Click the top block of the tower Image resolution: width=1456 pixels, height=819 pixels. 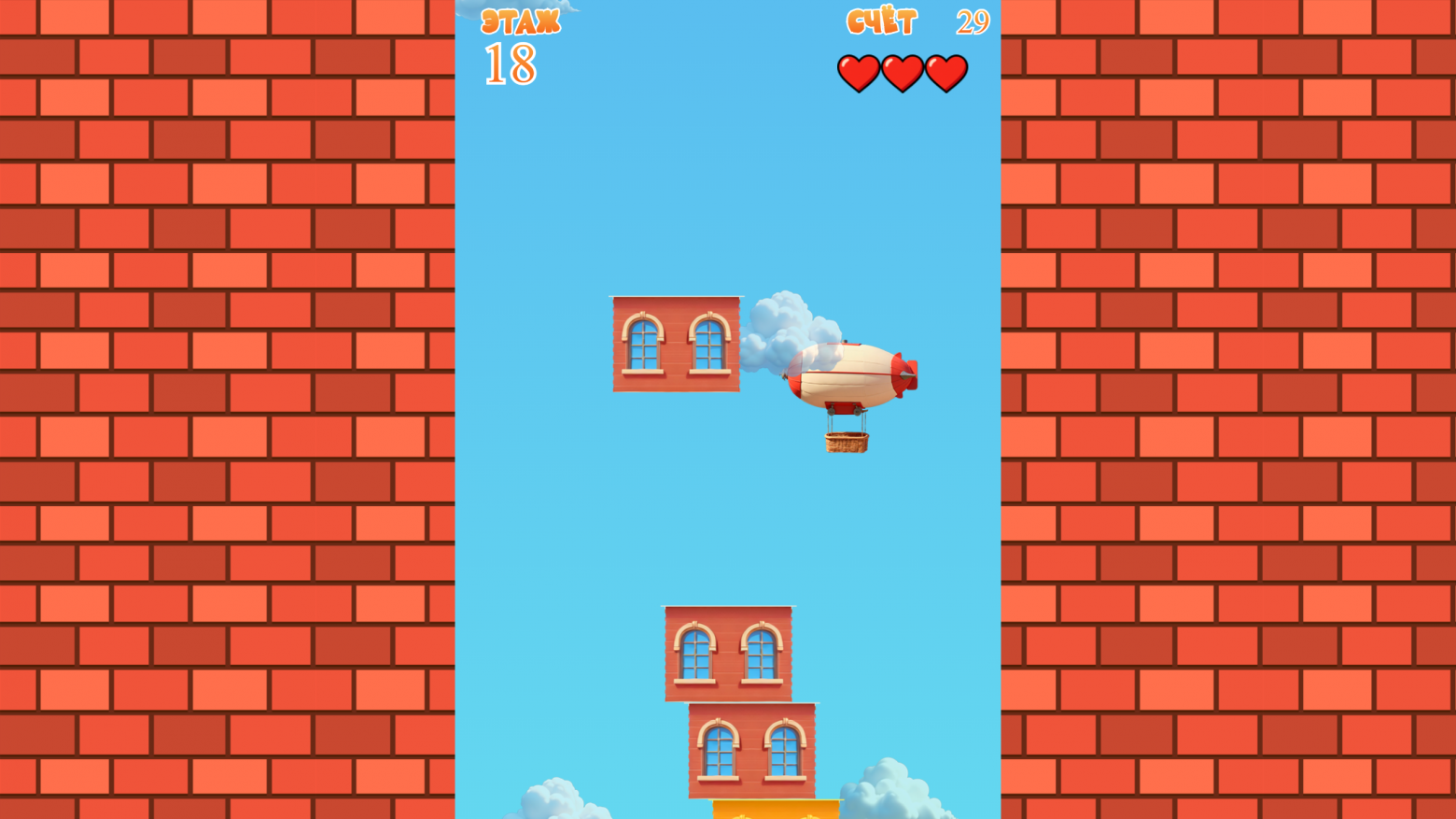click(728, 654)
